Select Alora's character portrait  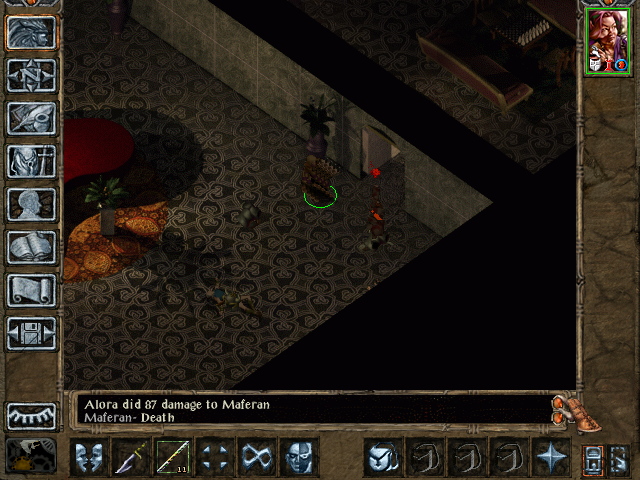coord(606,40)
